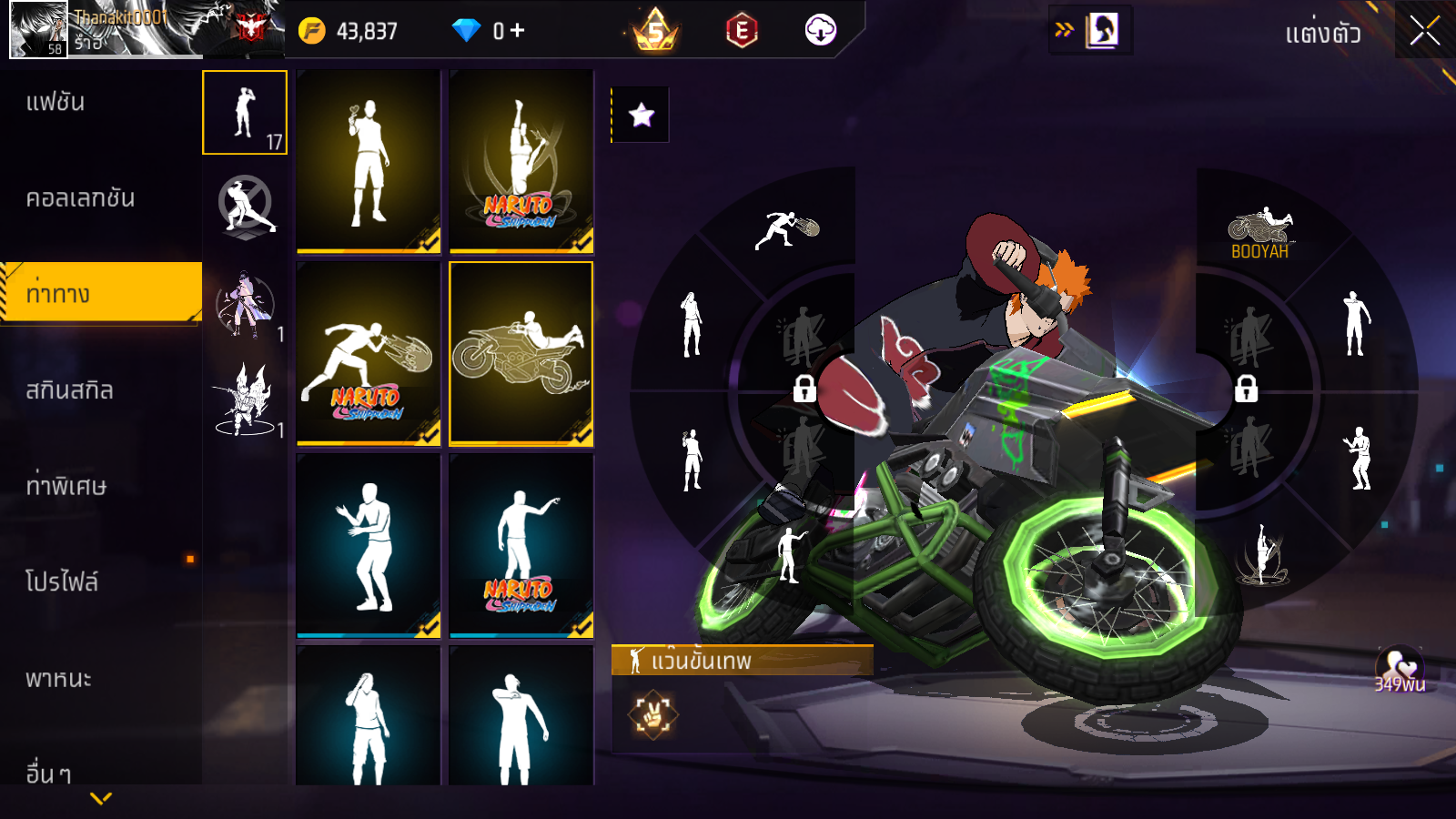Open the แต่งตัว dress-up screen
Image resolution: width=1456 pixels, height=819 pixels.
click(x=1322, y=35)
